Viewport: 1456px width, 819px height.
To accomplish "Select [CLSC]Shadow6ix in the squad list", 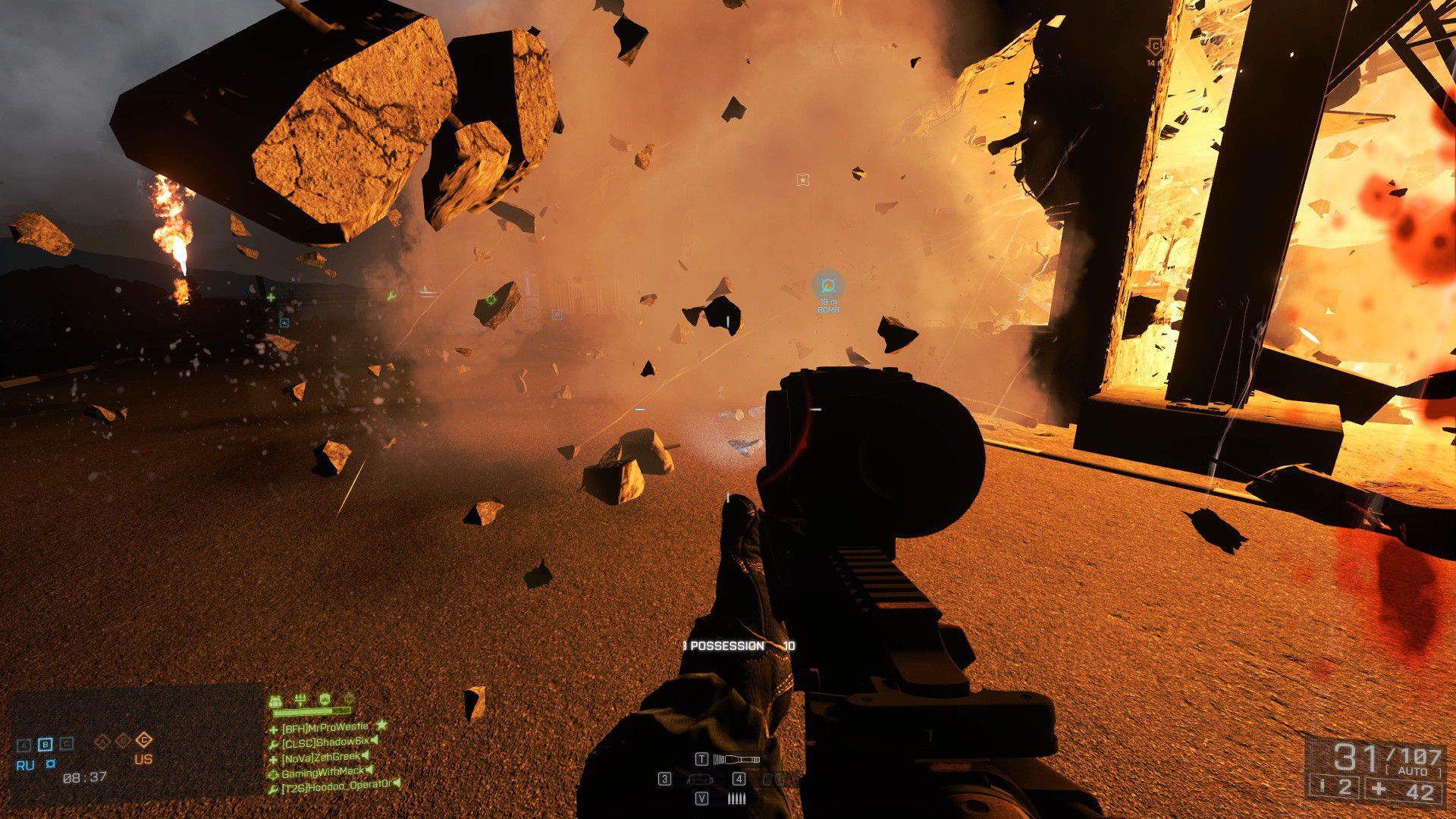I will pos(325,742).
